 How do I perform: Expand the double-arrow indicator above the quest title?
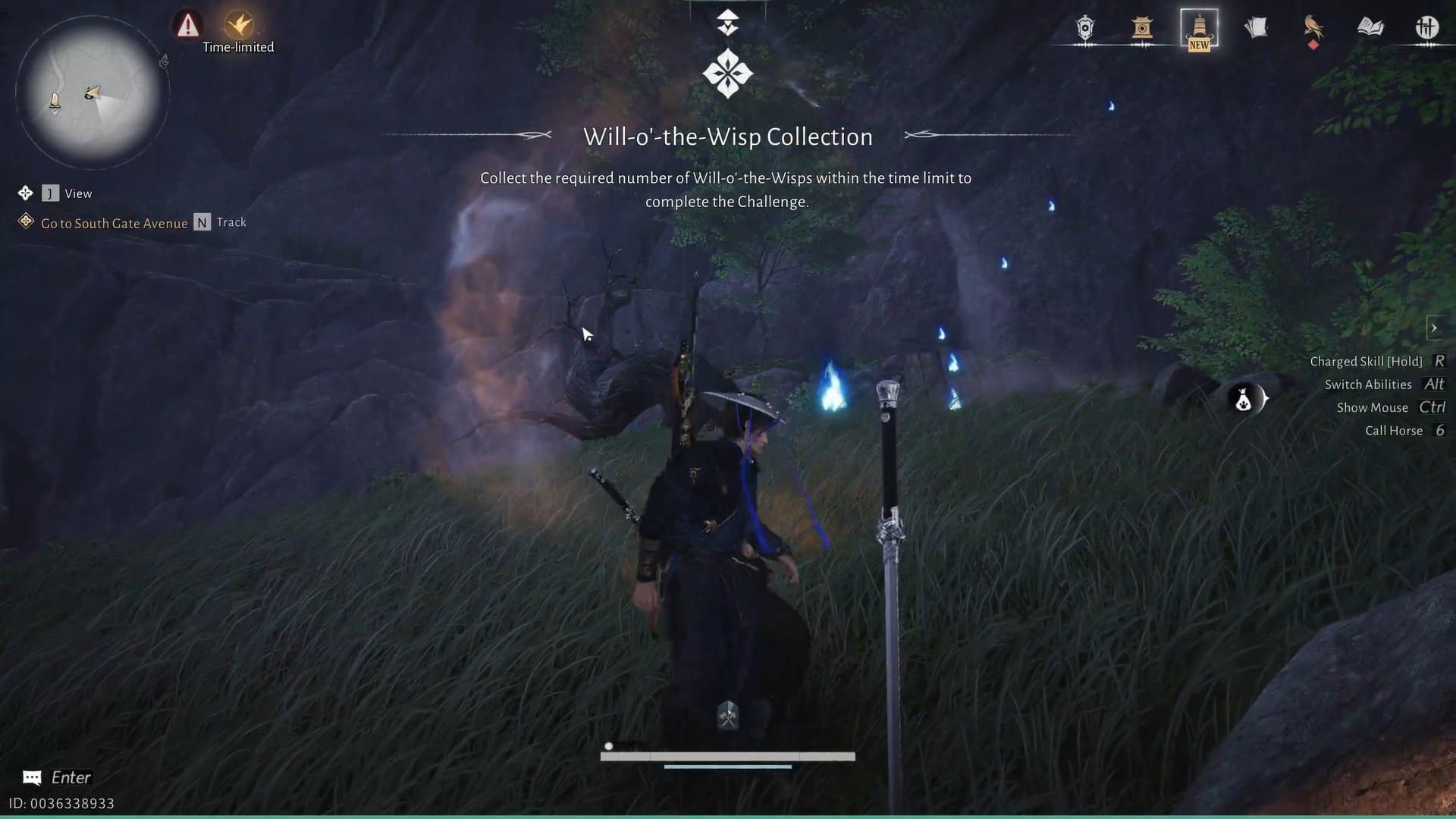[727, 20]
